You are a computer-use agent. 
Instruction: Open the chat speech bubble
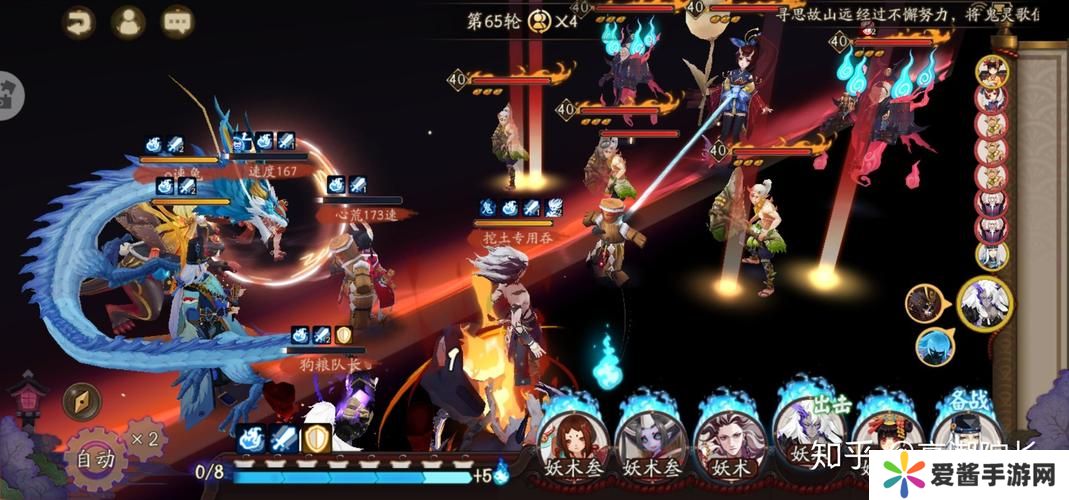click(x=178, y=22)
